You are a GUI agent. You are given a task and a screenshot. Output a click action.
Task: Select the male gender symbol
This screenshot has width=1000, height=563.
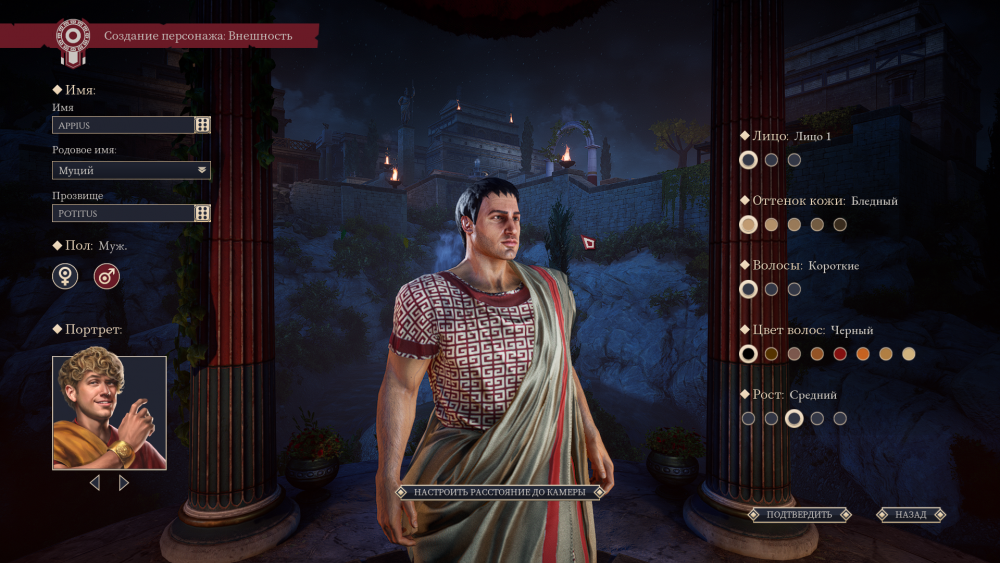(107, 276)
